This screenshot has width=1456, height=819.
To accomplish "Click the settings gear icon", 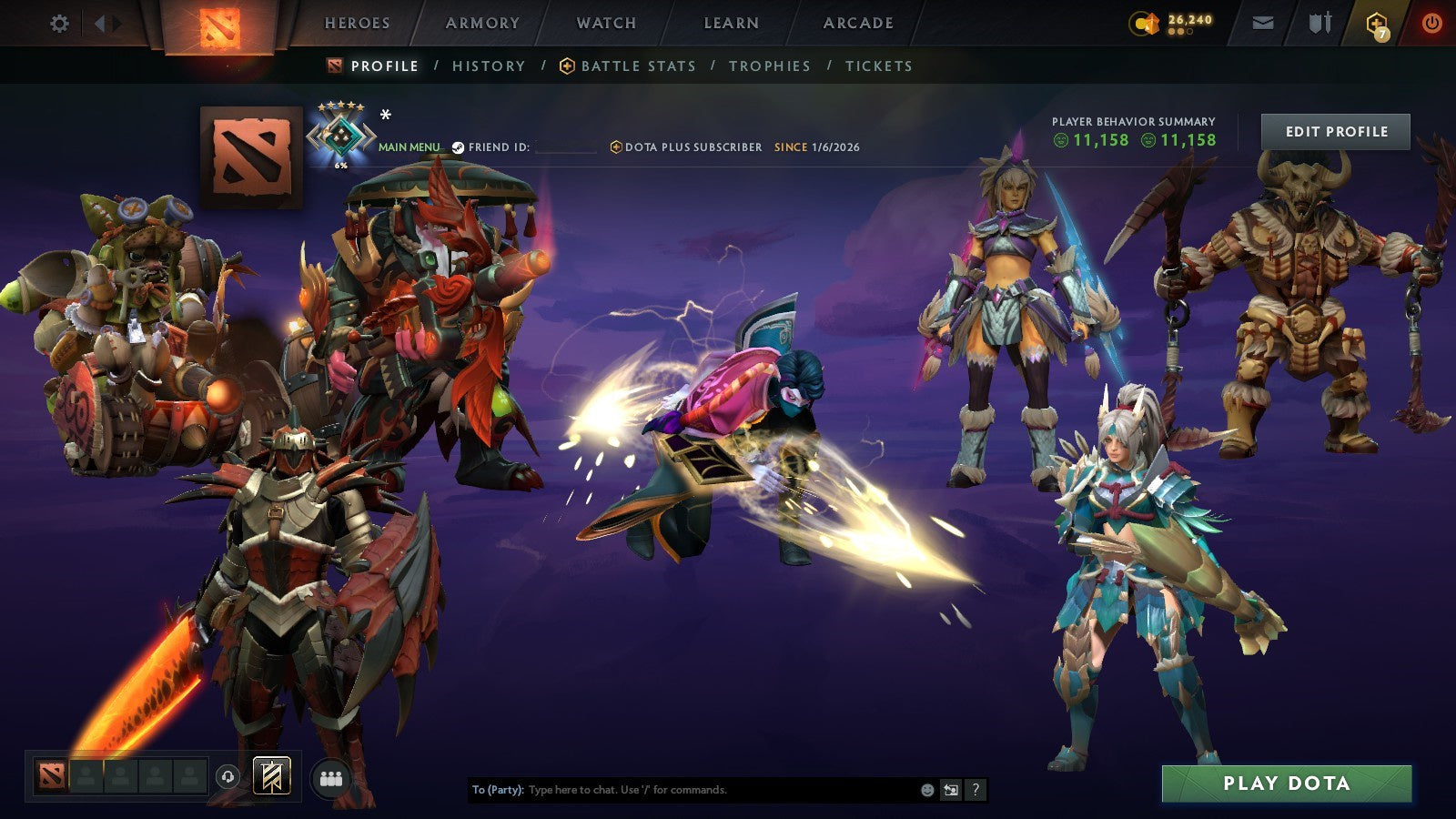I will tap(60, 24).
